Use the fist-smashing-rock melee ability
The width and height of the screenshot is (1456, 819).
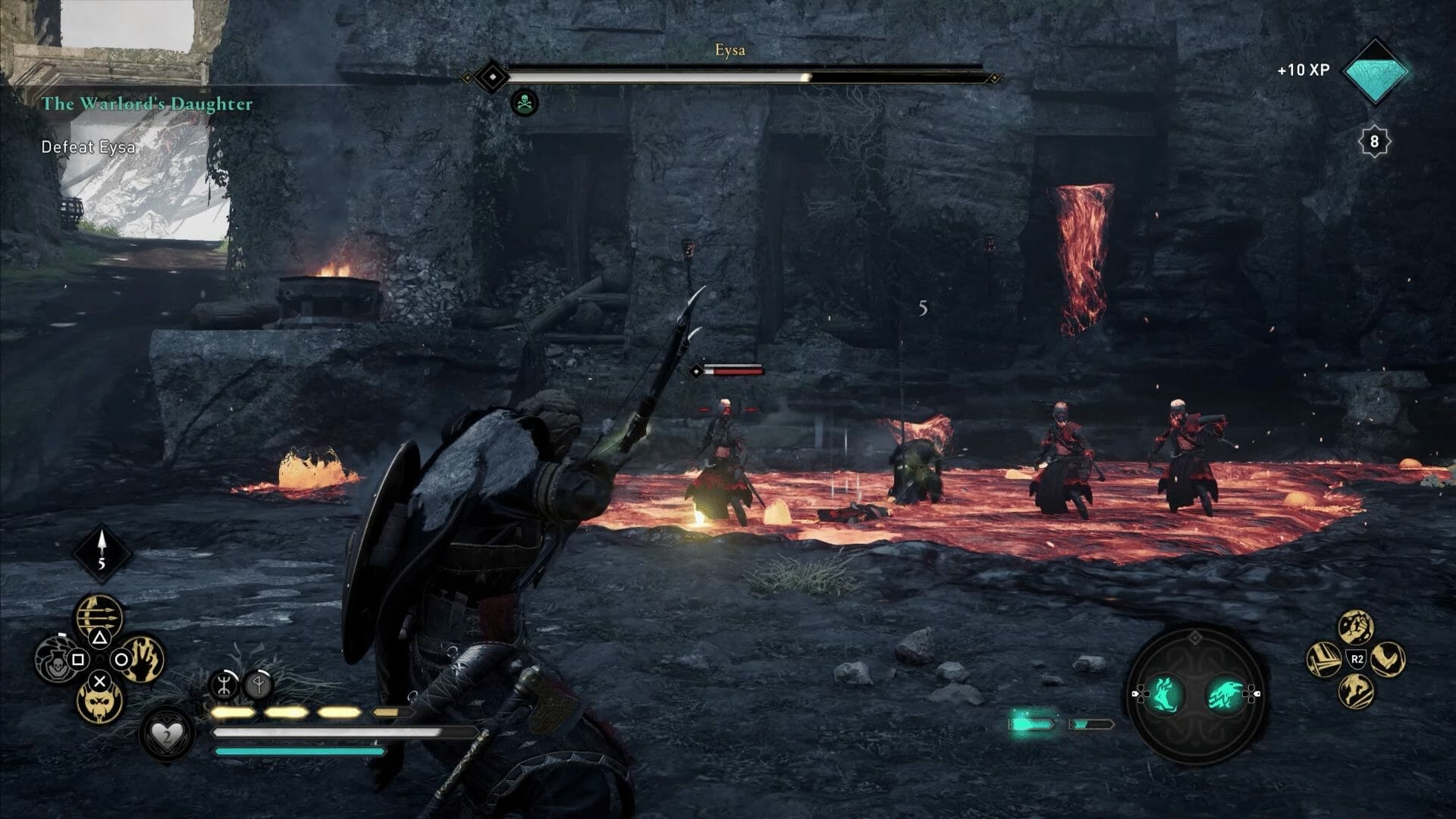[1356, 626]
